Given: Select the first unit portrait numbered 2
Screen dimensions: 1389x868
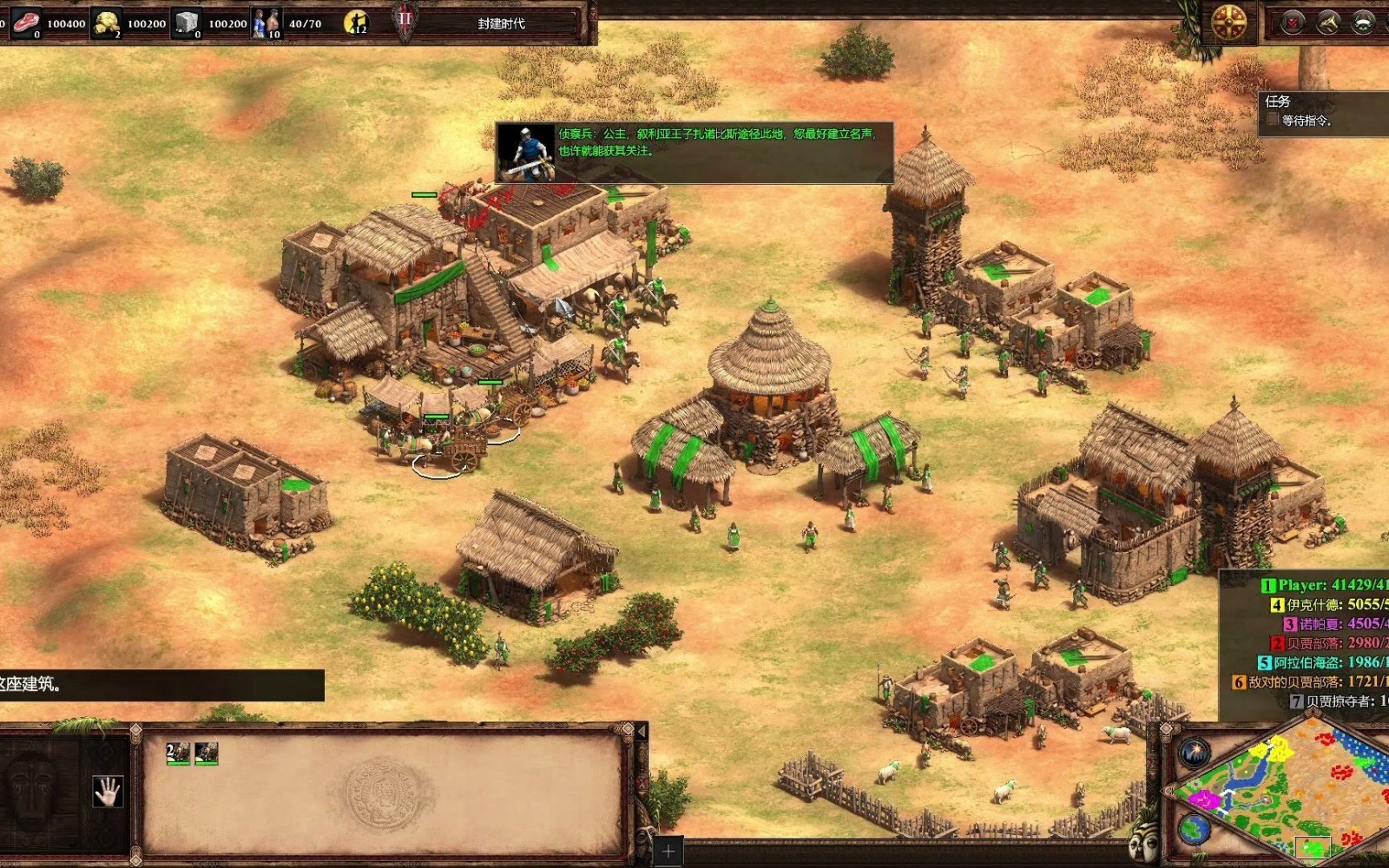Looking at the screenshot, I should 178,753.
